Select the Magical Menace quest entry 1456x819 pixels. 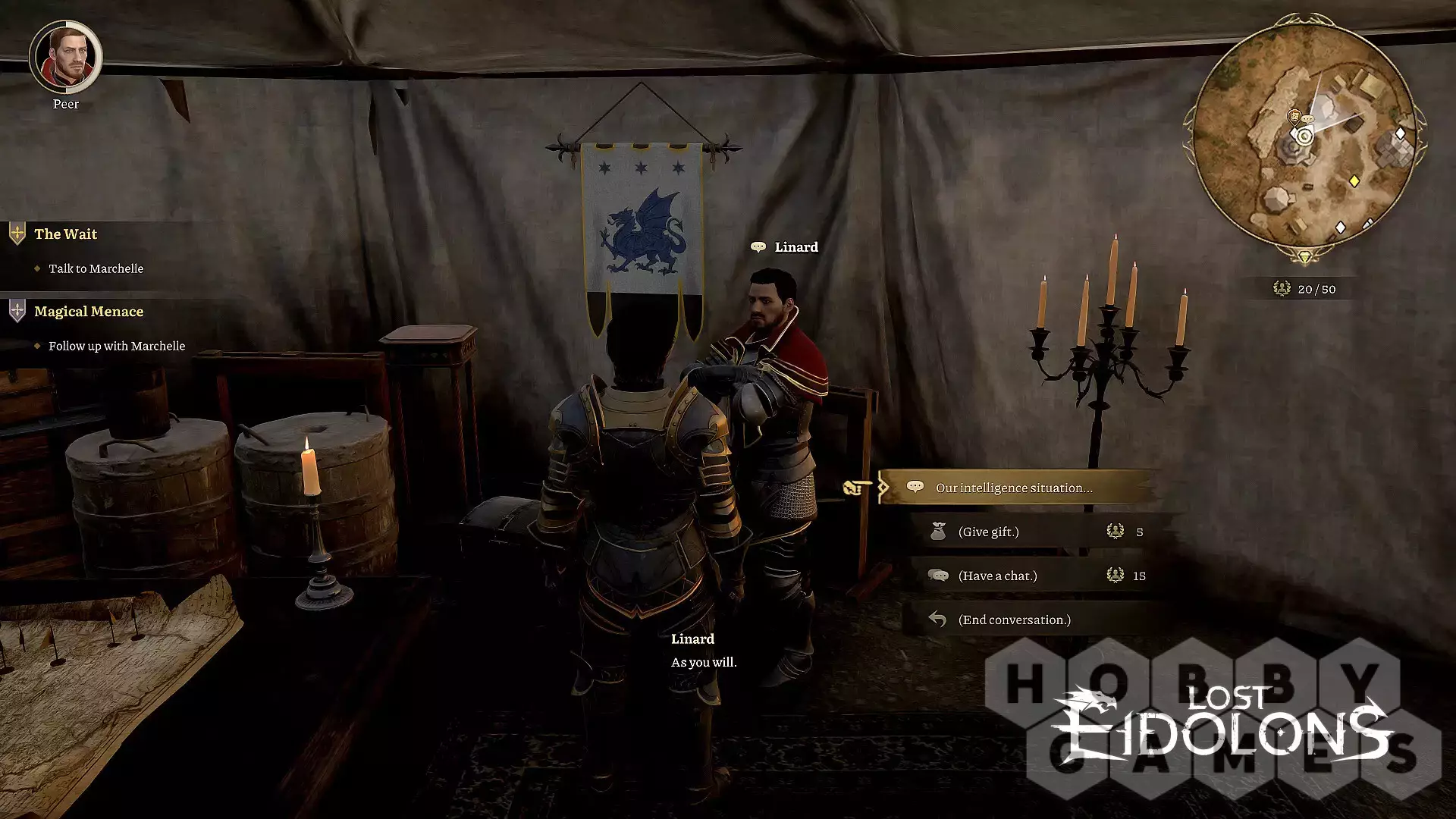(88, 312)
